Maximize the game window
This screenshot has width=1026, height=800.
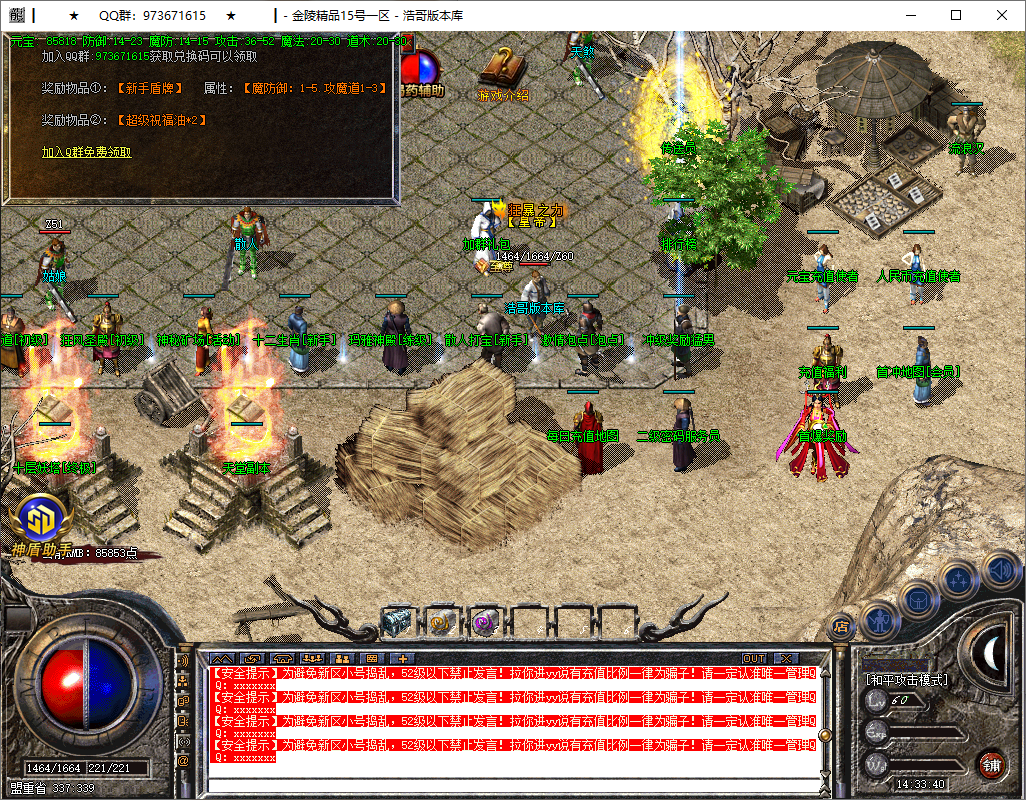[x=956, y=15]
